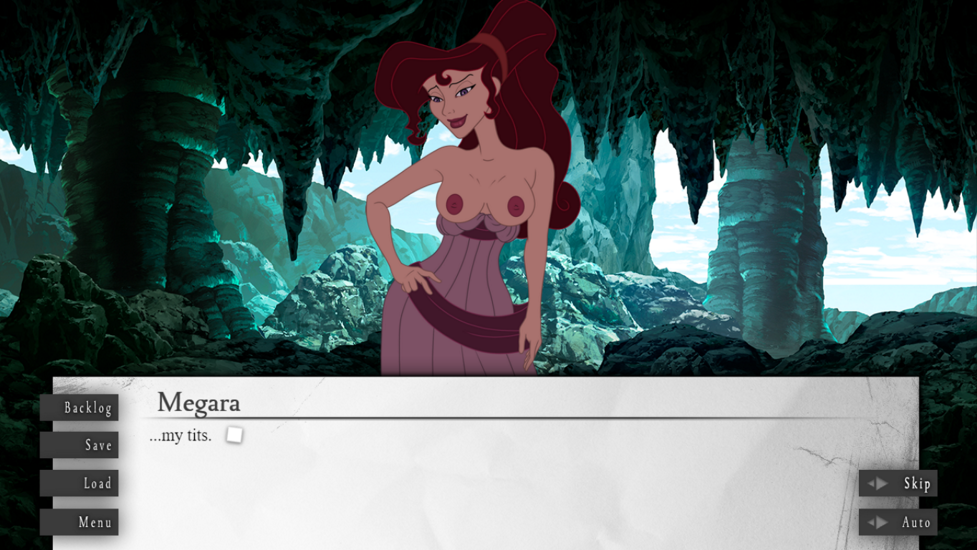Open the Load game screen

point(80,483)
